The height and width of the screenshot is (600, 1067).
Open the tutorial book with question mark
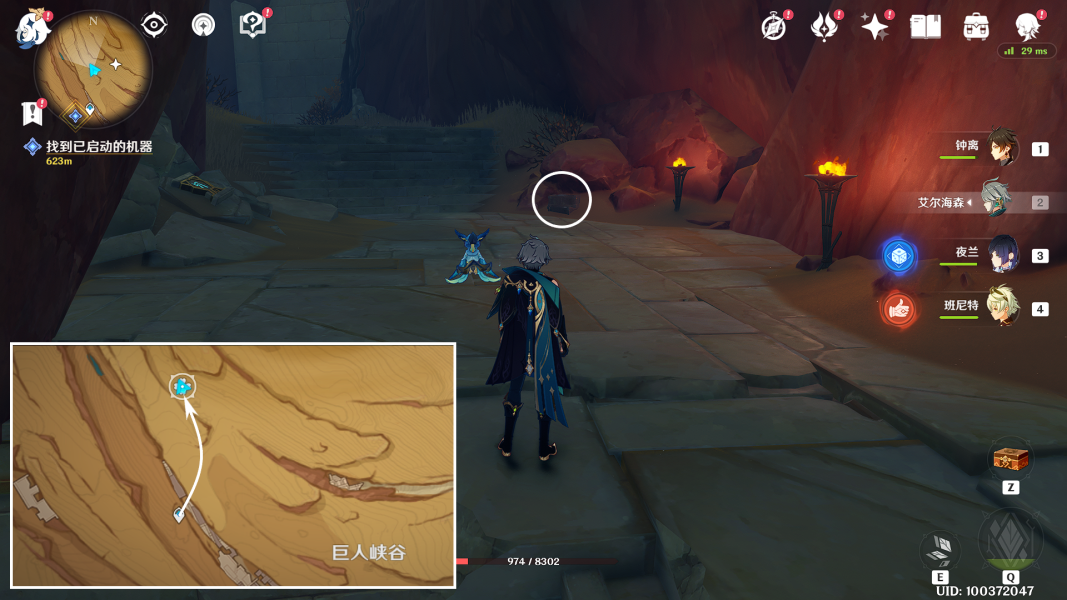tap(253, 25)
